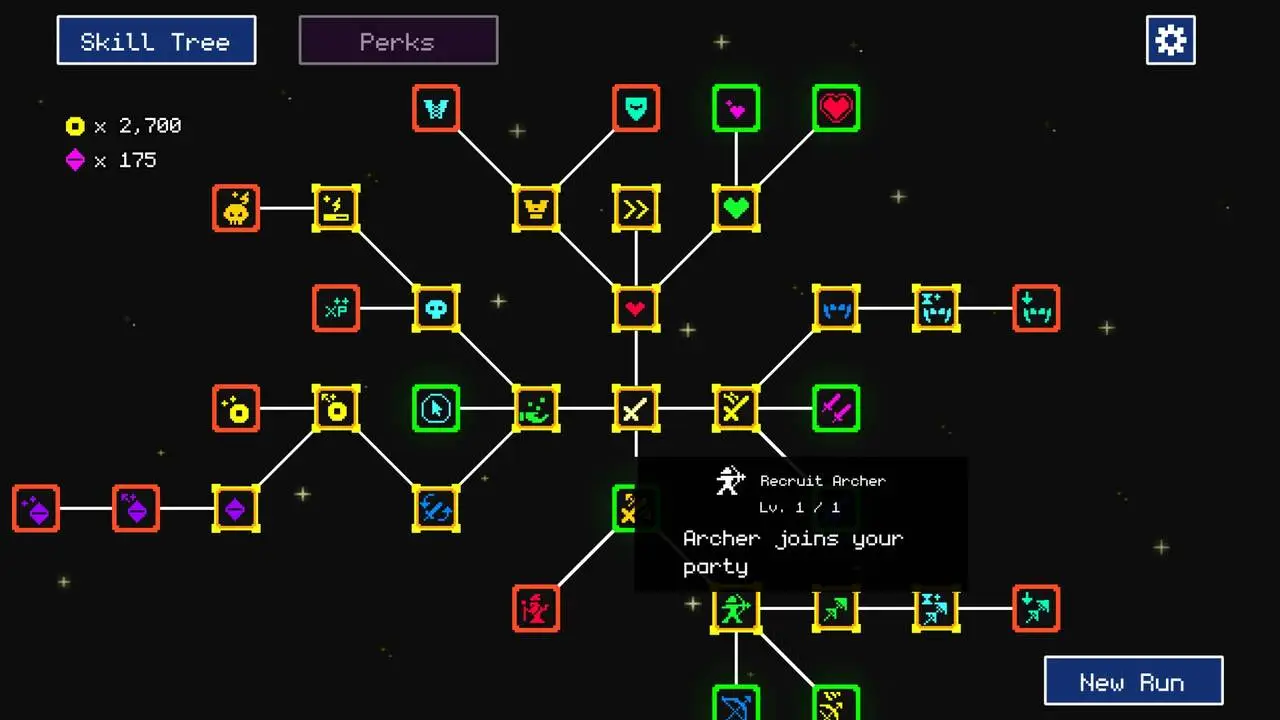This screenshot has width=1280, height=720.
Task: Select the Skill Tree tab
Action: click(156, 40)
